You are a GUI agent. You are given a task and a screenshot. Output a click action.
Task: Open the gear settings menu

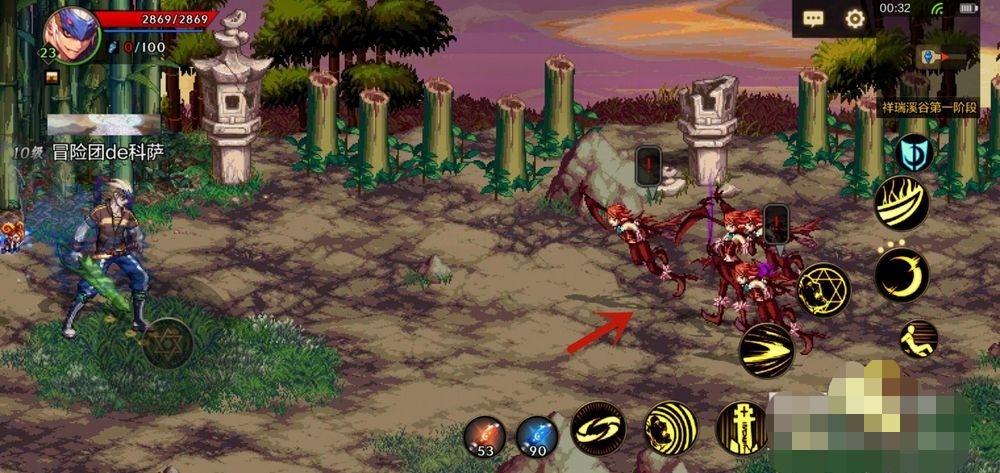click(854, 19)
